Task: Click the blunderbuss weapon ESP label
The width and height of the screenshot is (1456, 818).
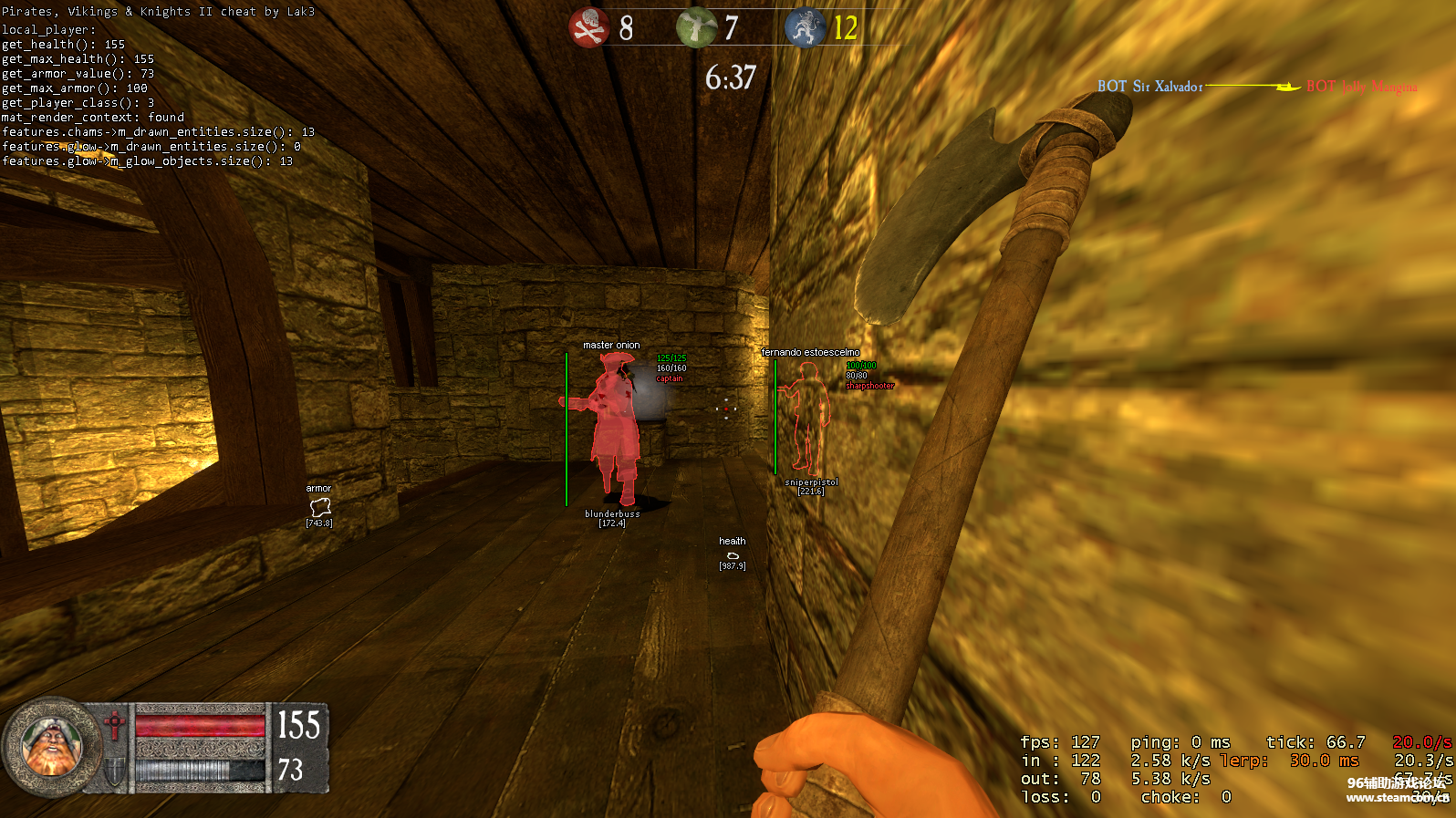Action: pyautogui.click(x=613, y=513)
